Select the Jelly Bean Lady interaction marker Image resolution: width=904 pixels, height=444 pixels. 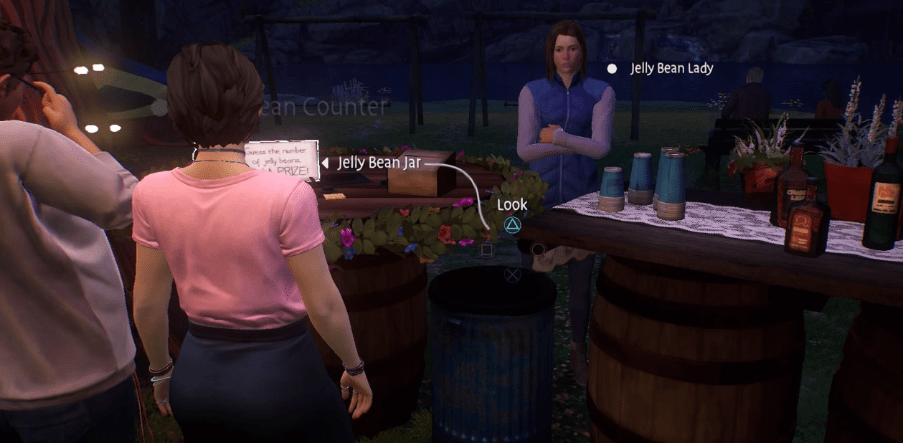click(x=612, y=69)
